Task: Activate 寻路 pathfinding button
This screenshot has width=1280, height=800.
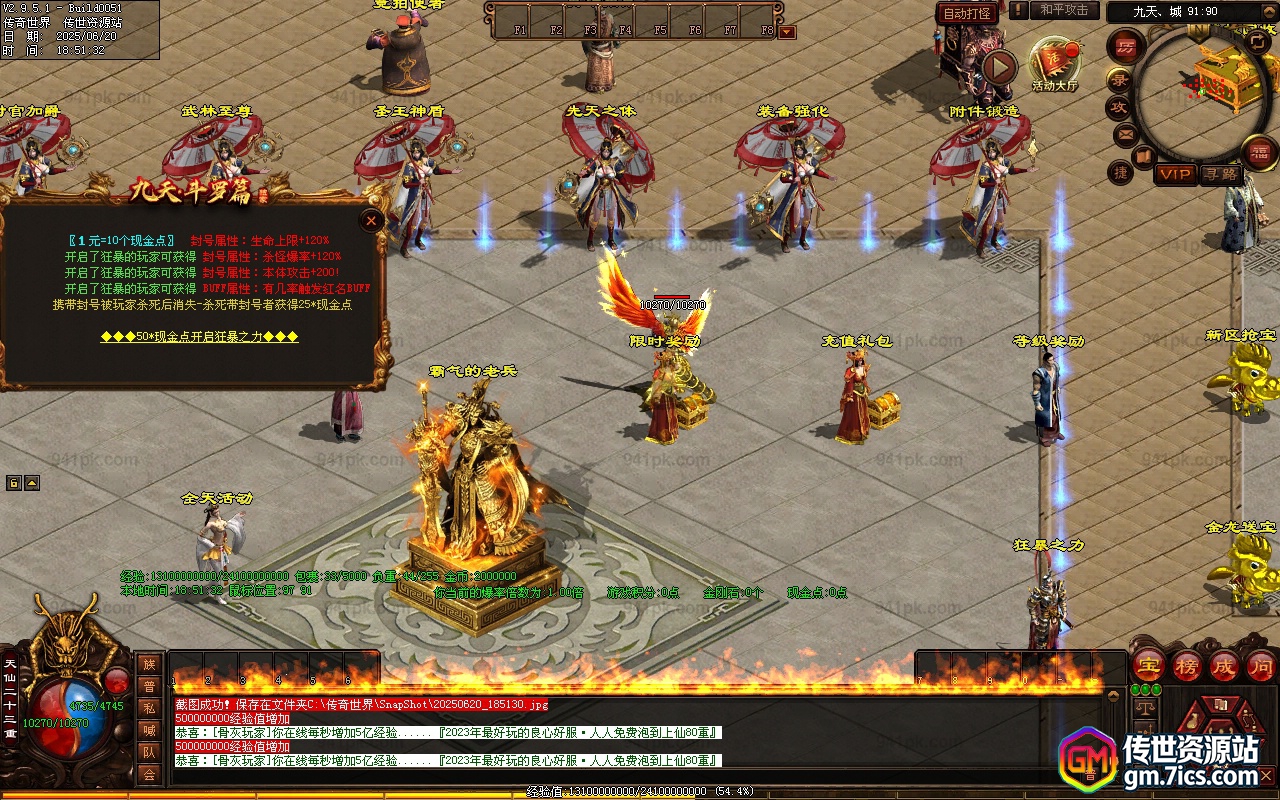Action: pos(1219,174)
